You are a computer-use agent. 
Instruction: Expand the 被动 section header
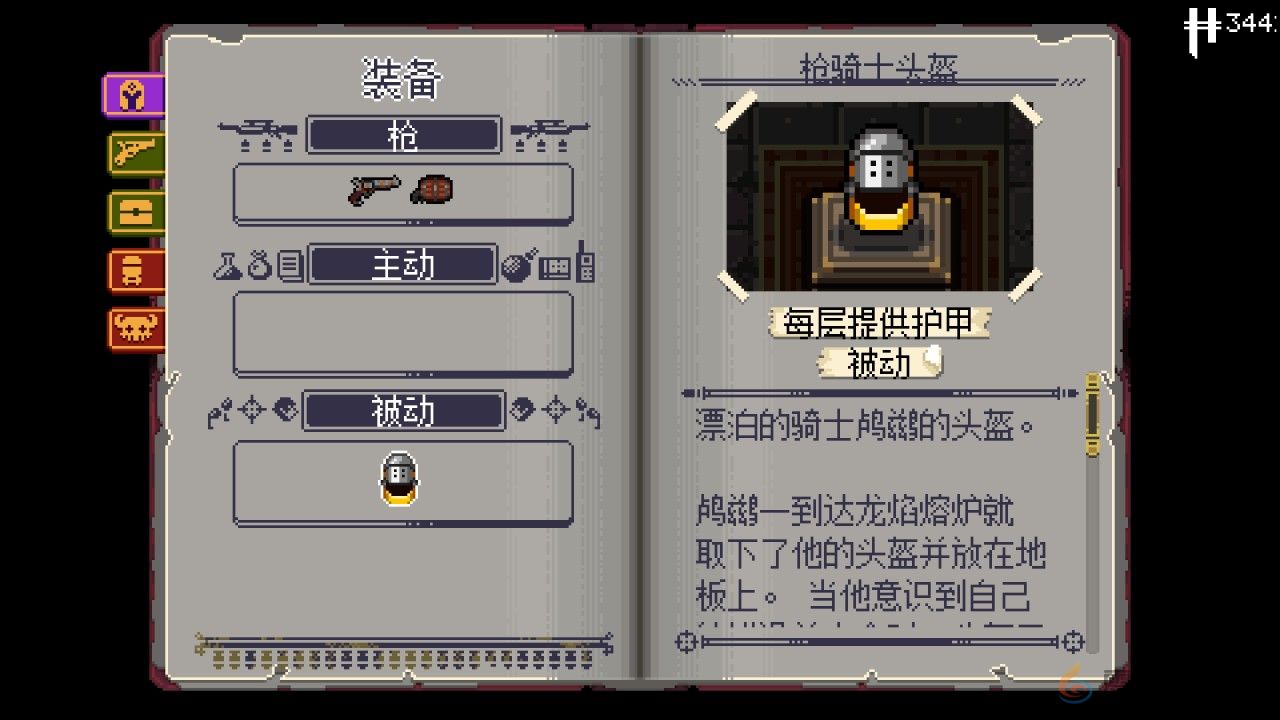[401, 411]
